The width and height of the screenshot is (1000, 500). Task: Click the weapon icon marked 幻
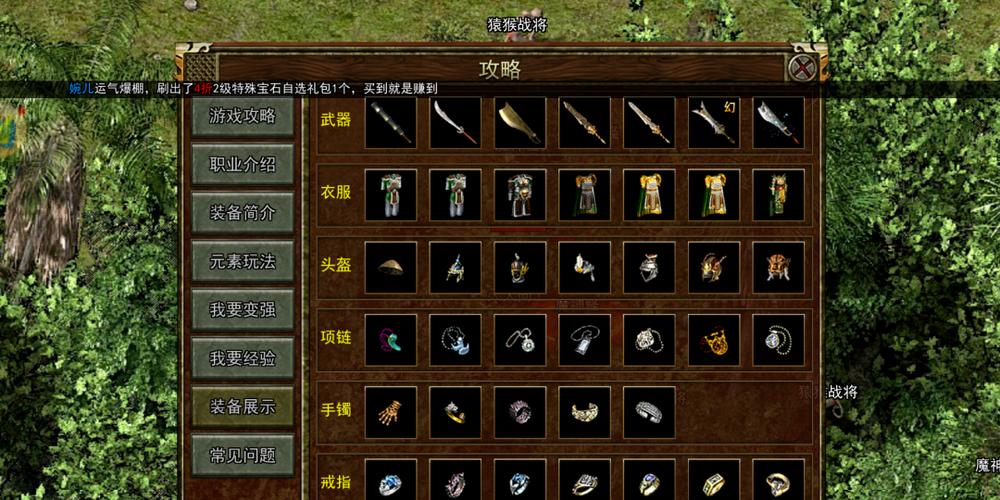(x=714, y=123)
